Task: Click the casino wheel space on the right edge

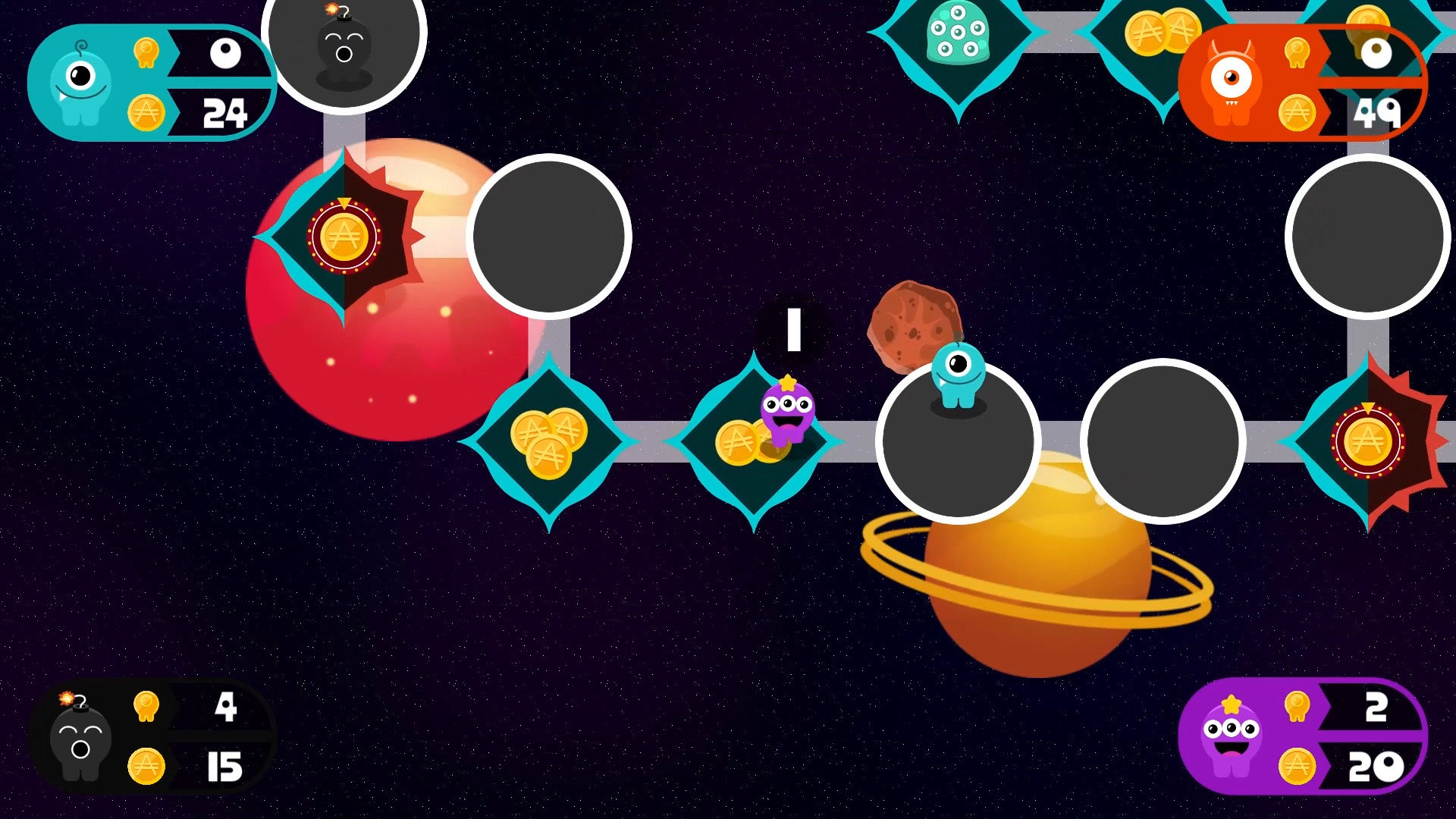Action: click(x=1367, y=442)
